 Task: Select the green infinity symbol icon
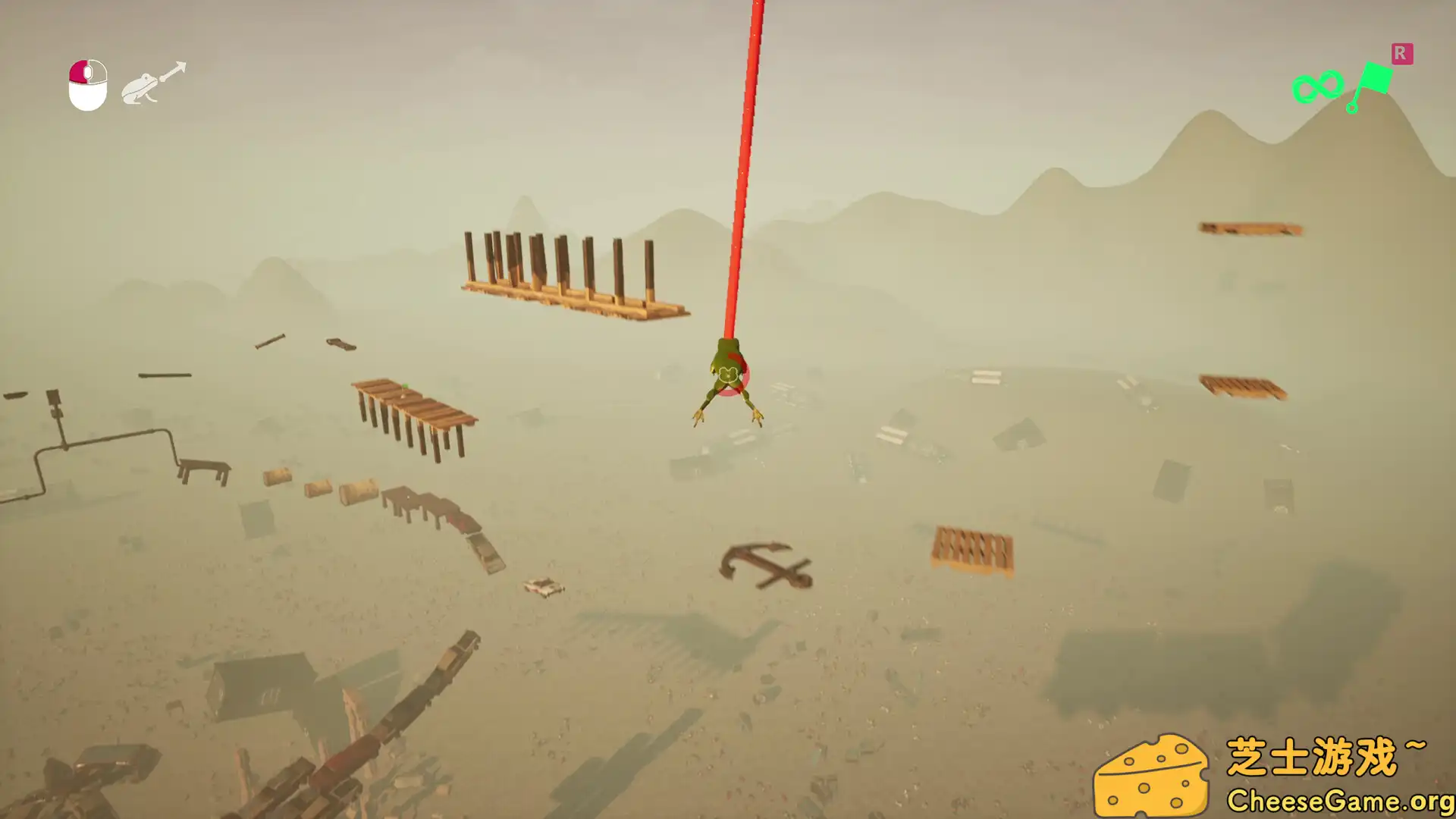pyautogui.click(x=1317, y=87)
